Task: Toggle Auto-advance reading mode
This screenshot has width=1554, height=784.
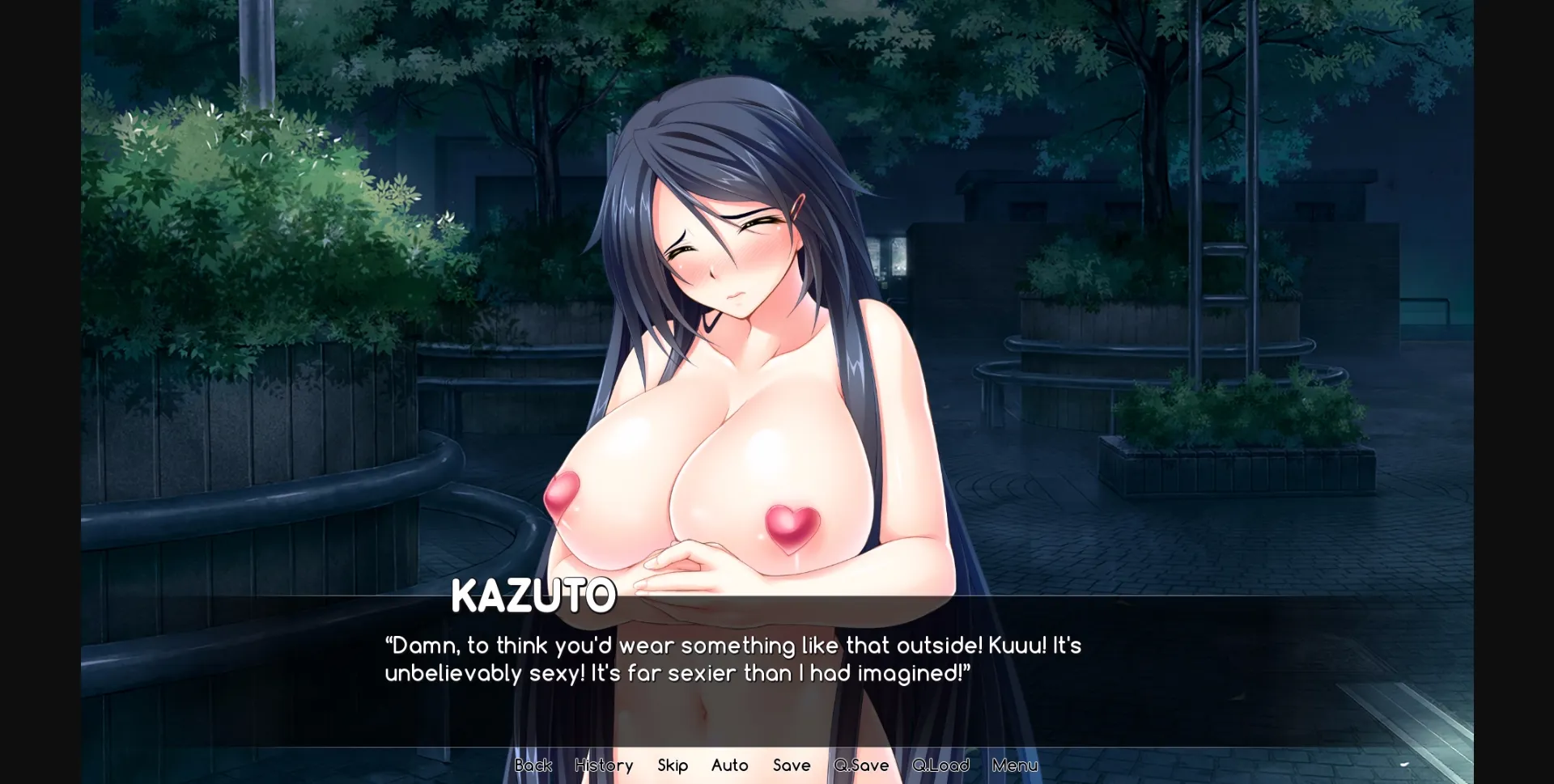Action: click(729, 765)
